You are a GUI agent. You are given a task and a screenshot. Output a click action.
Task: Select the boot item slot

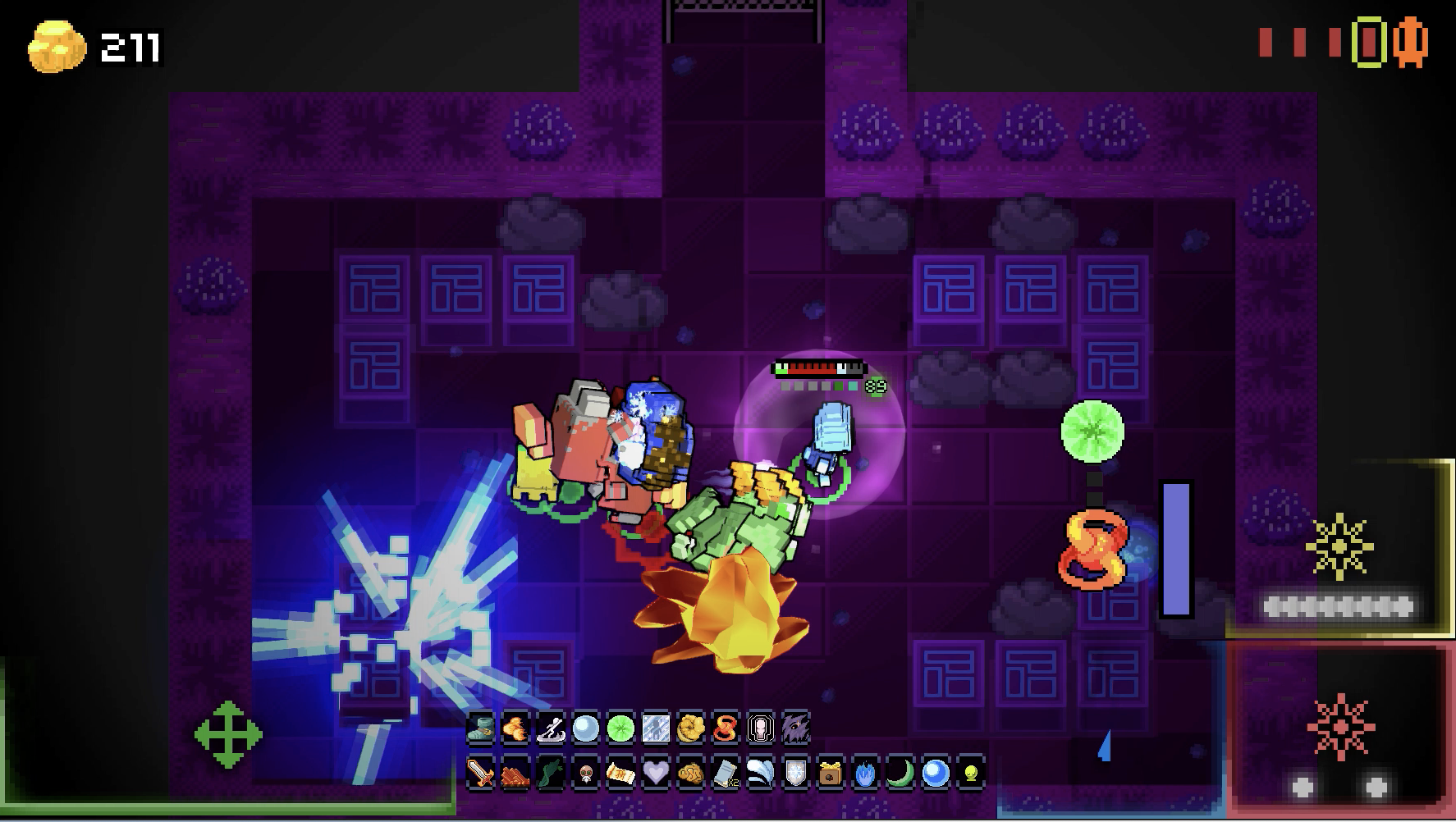pyautogui.click(x=480, y=728)
